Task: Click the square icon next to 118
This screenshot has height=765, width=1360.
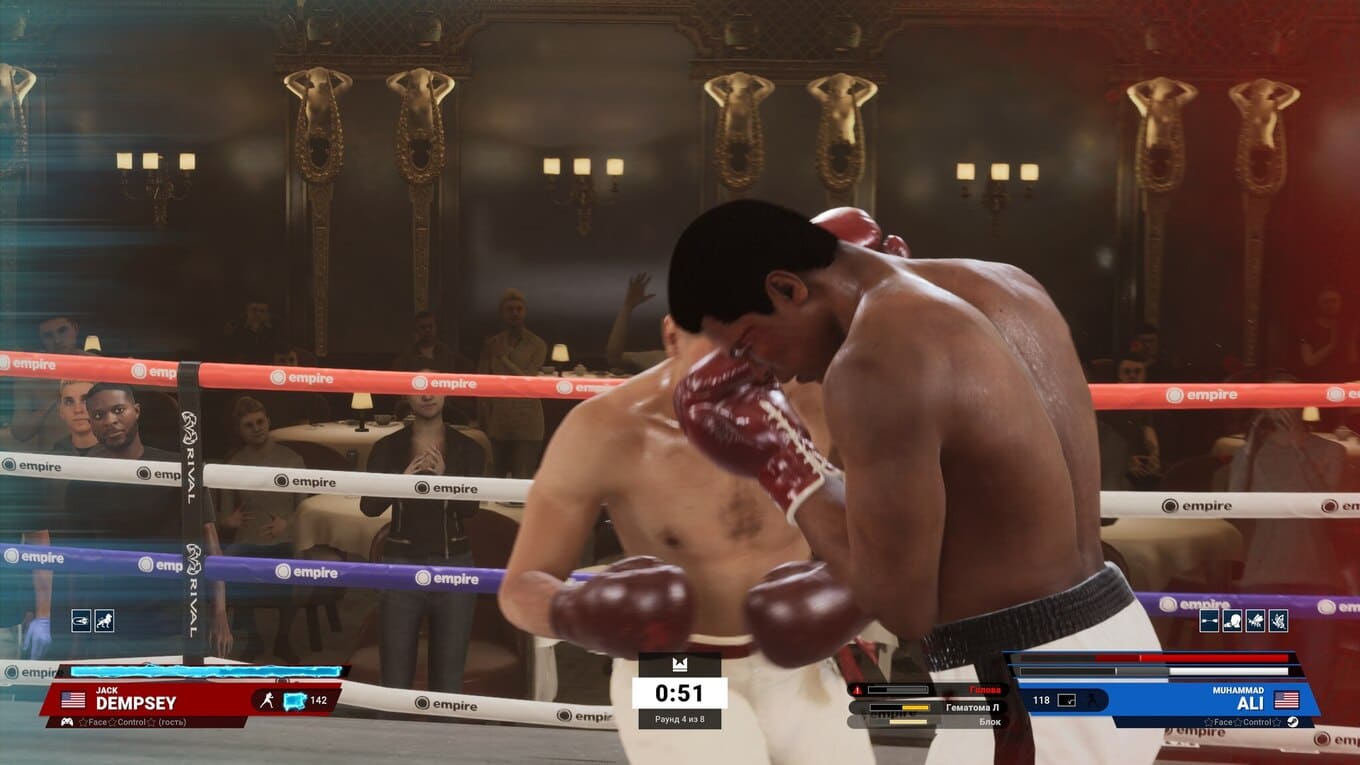Action: pyautogui.click(x=1067, y=700)
